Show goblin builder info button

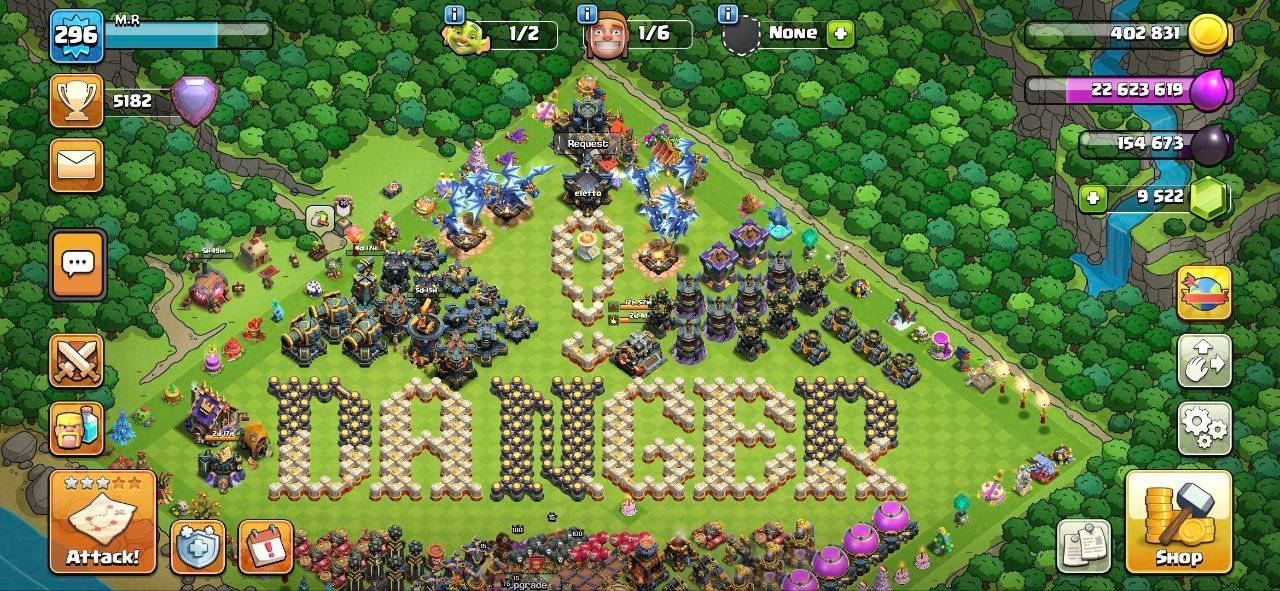(455, 14)
